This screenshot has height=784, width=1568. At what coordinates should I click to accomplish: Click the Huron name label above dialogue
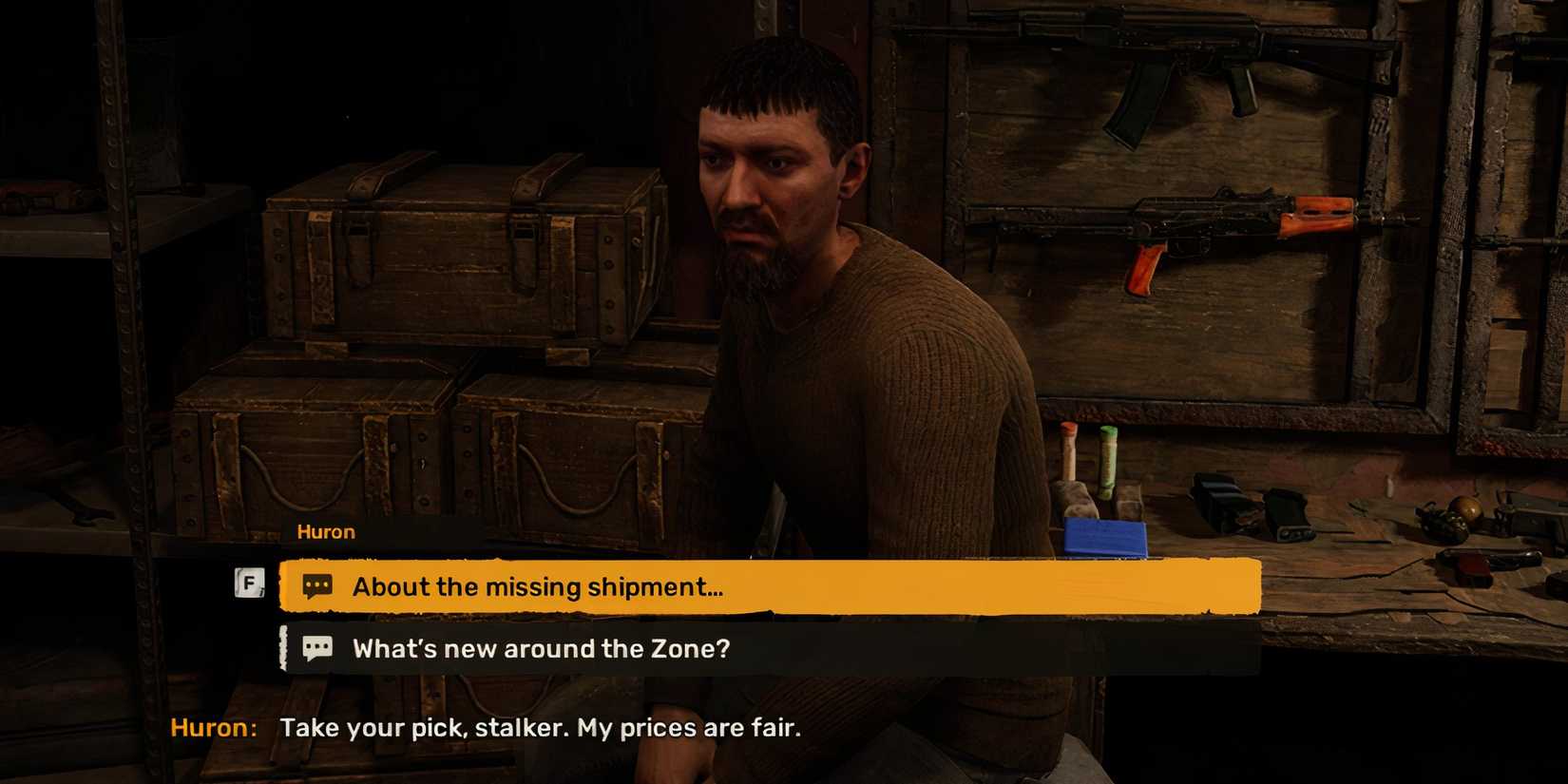(326, 531)
